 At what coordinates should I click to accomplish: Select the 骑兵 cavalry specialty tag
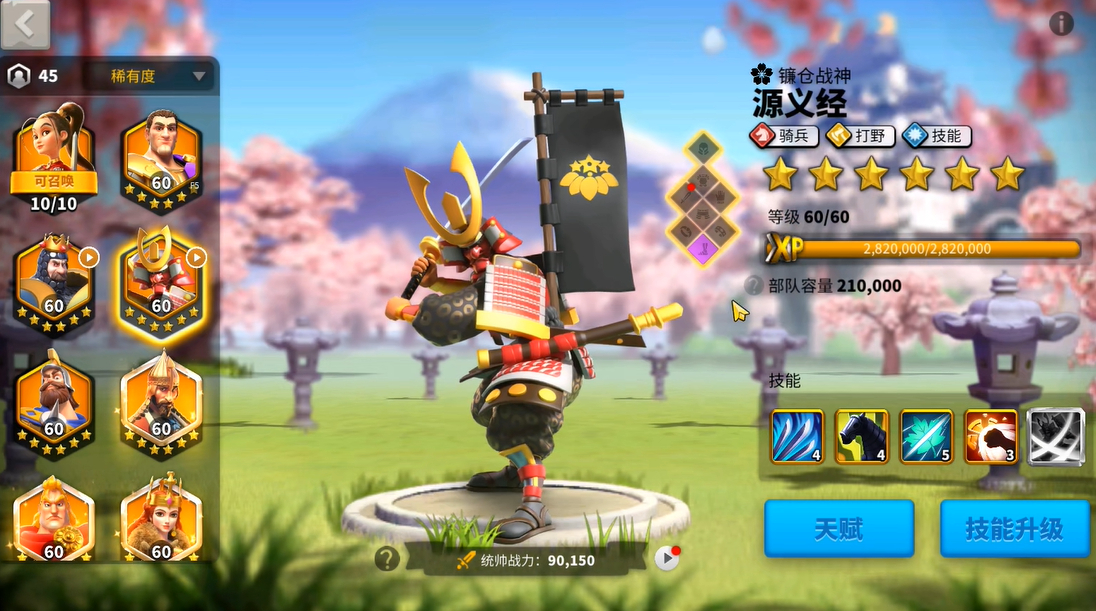[785, 136]
